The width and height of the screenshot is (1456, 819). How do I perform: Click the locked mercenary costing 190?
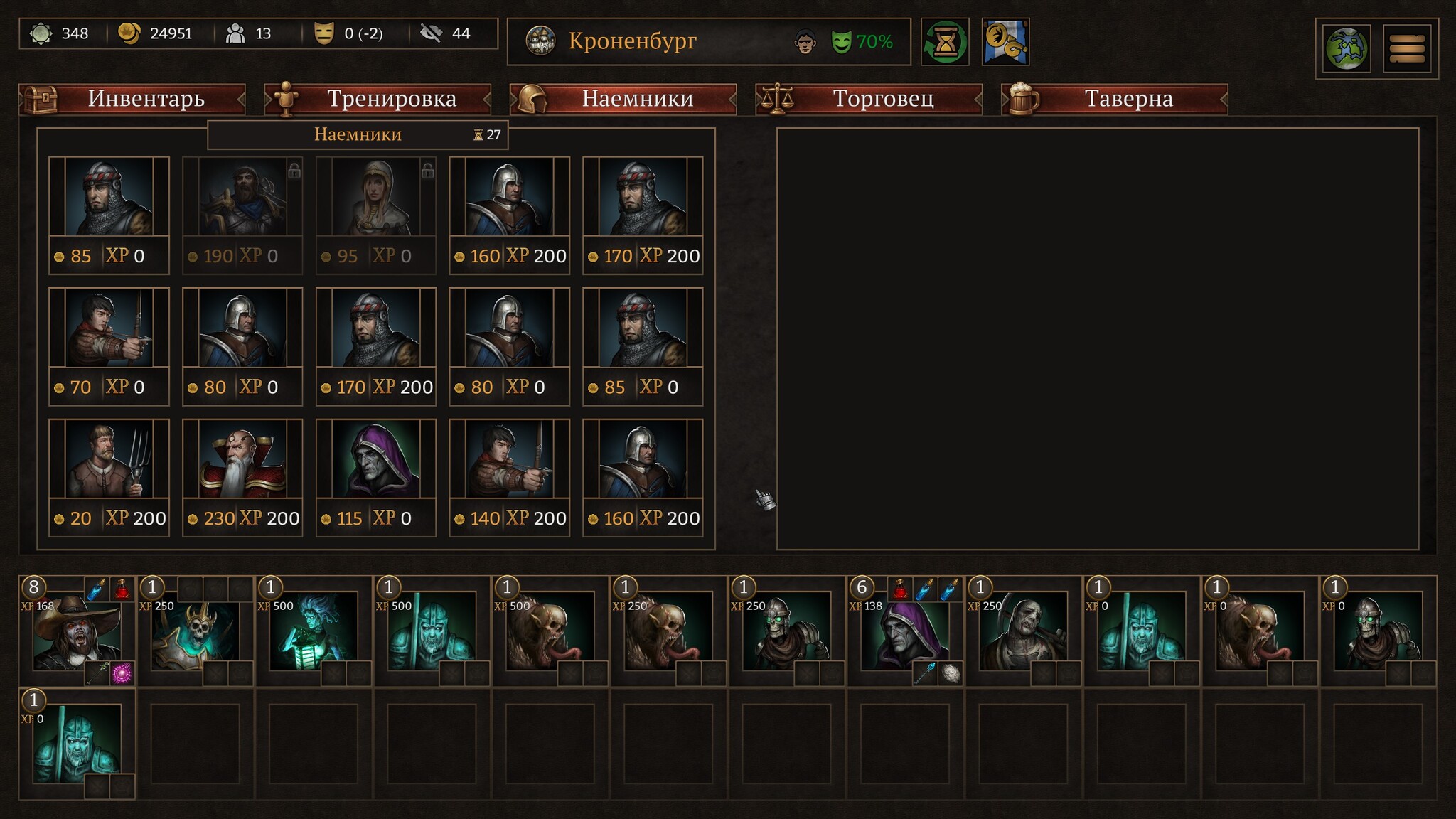242,215
